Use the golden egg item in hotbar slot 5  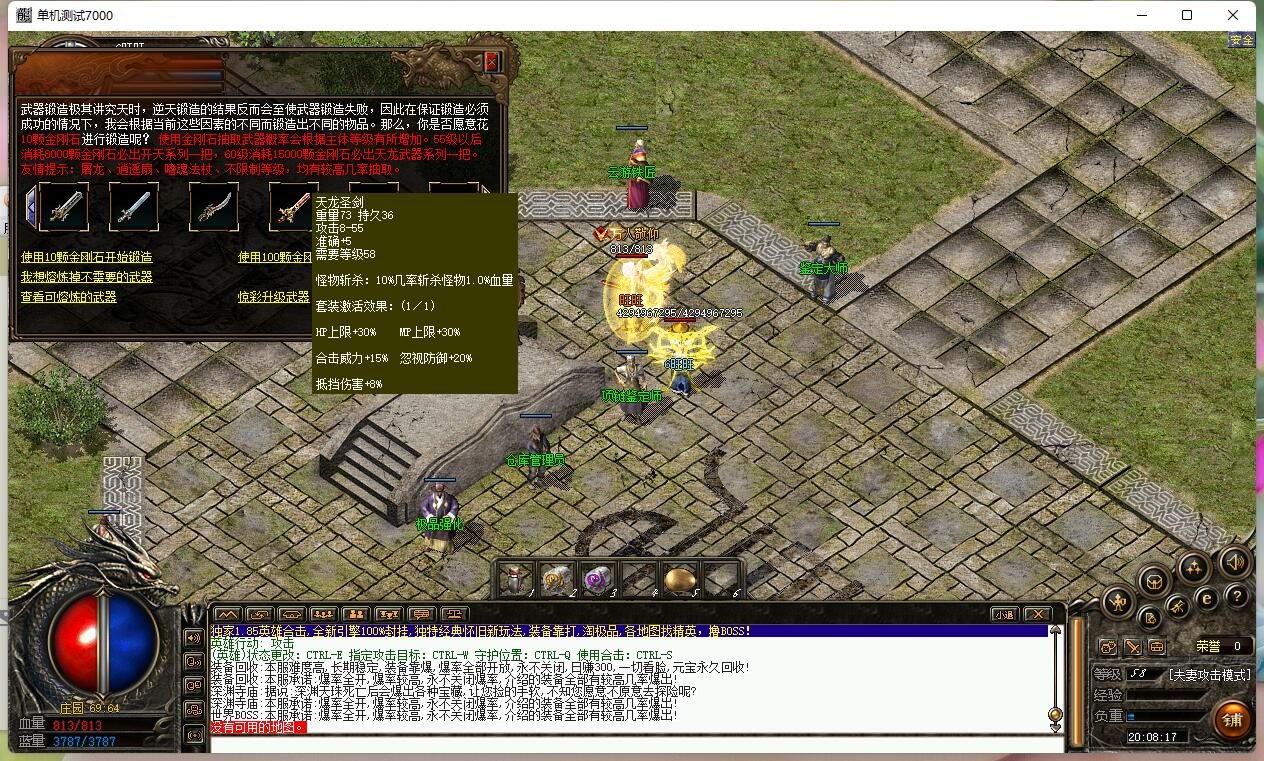pos(680,578)
